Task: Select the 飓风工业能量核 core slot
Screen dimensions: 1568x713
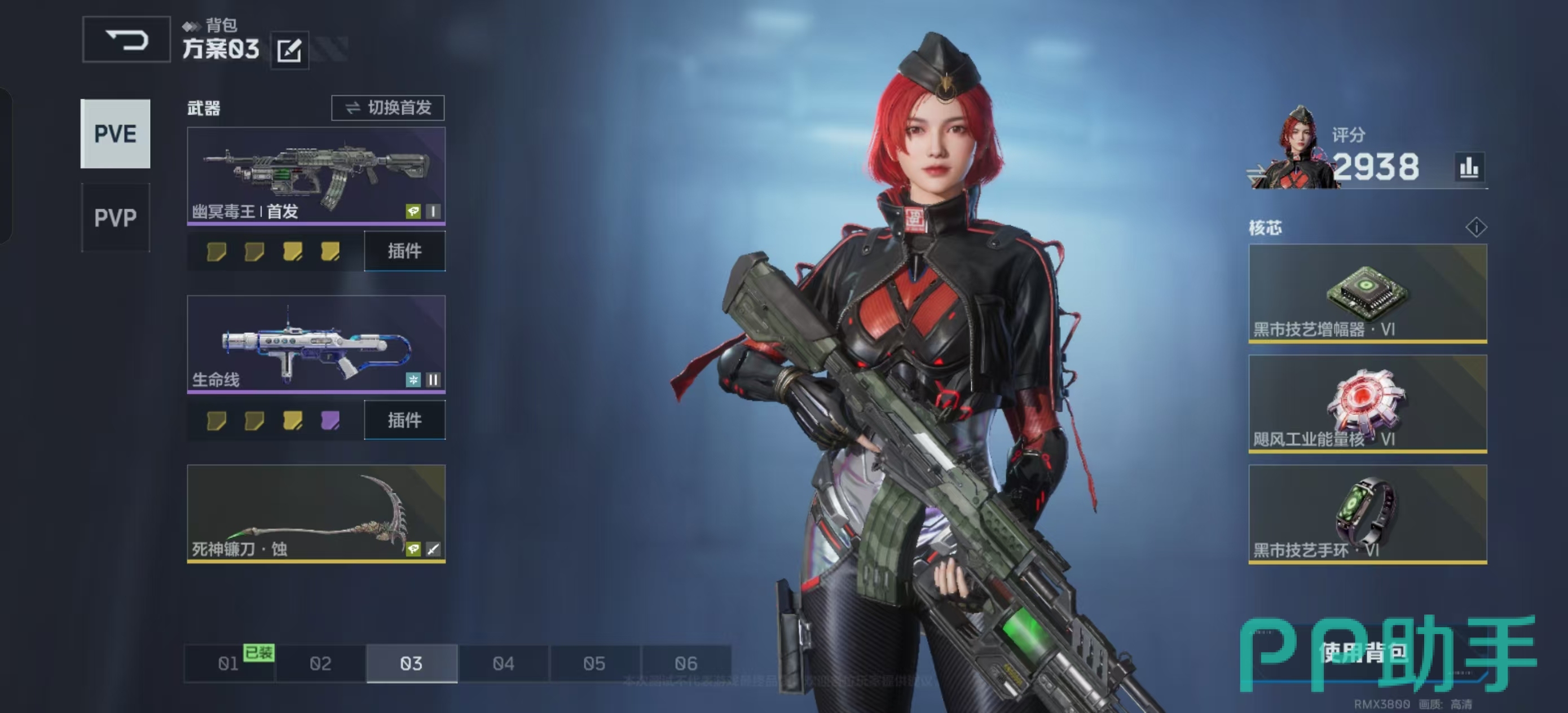Action: point(1367,403)
